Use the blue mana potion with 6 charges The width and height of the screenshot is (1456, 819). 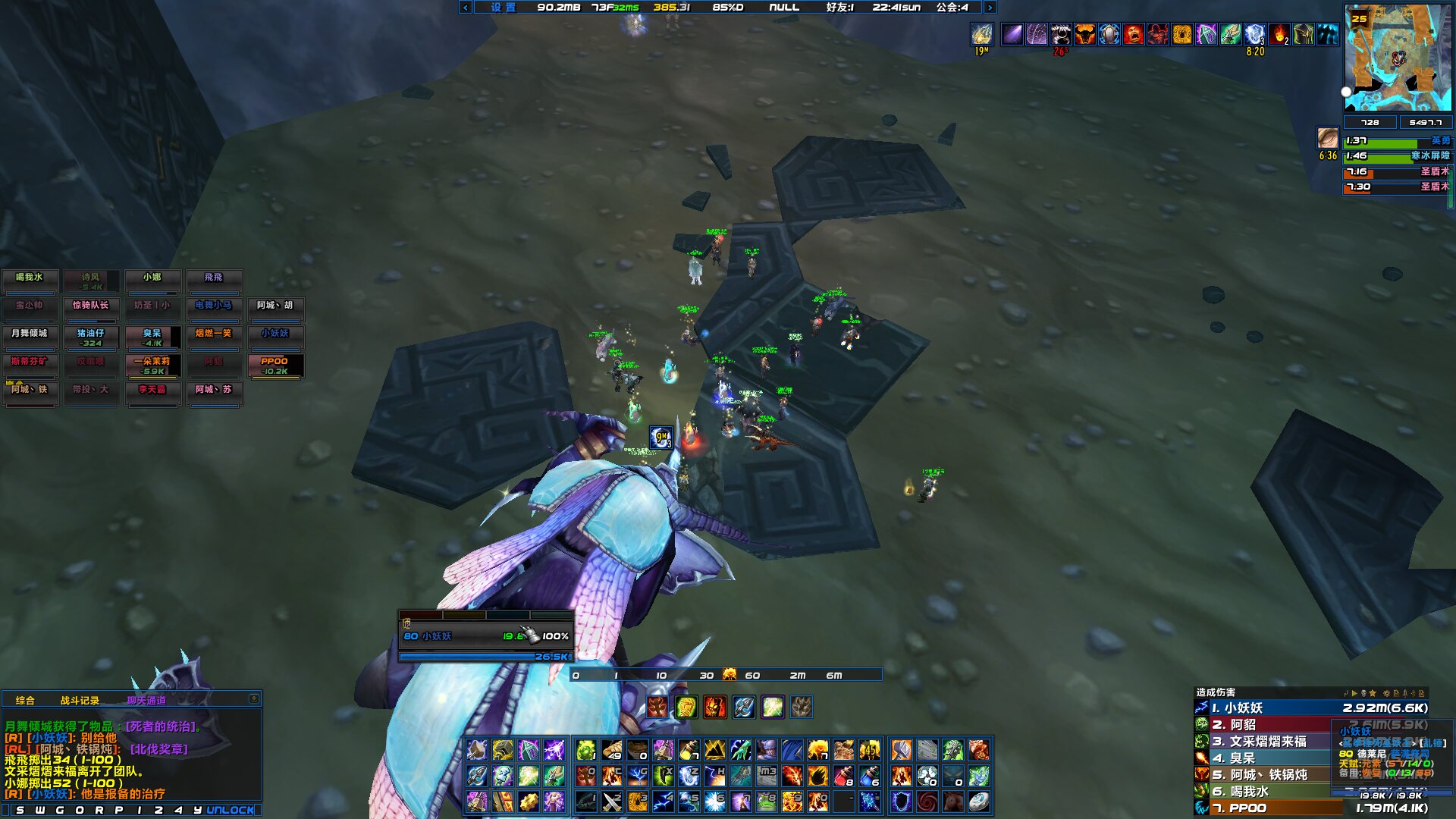869,776
